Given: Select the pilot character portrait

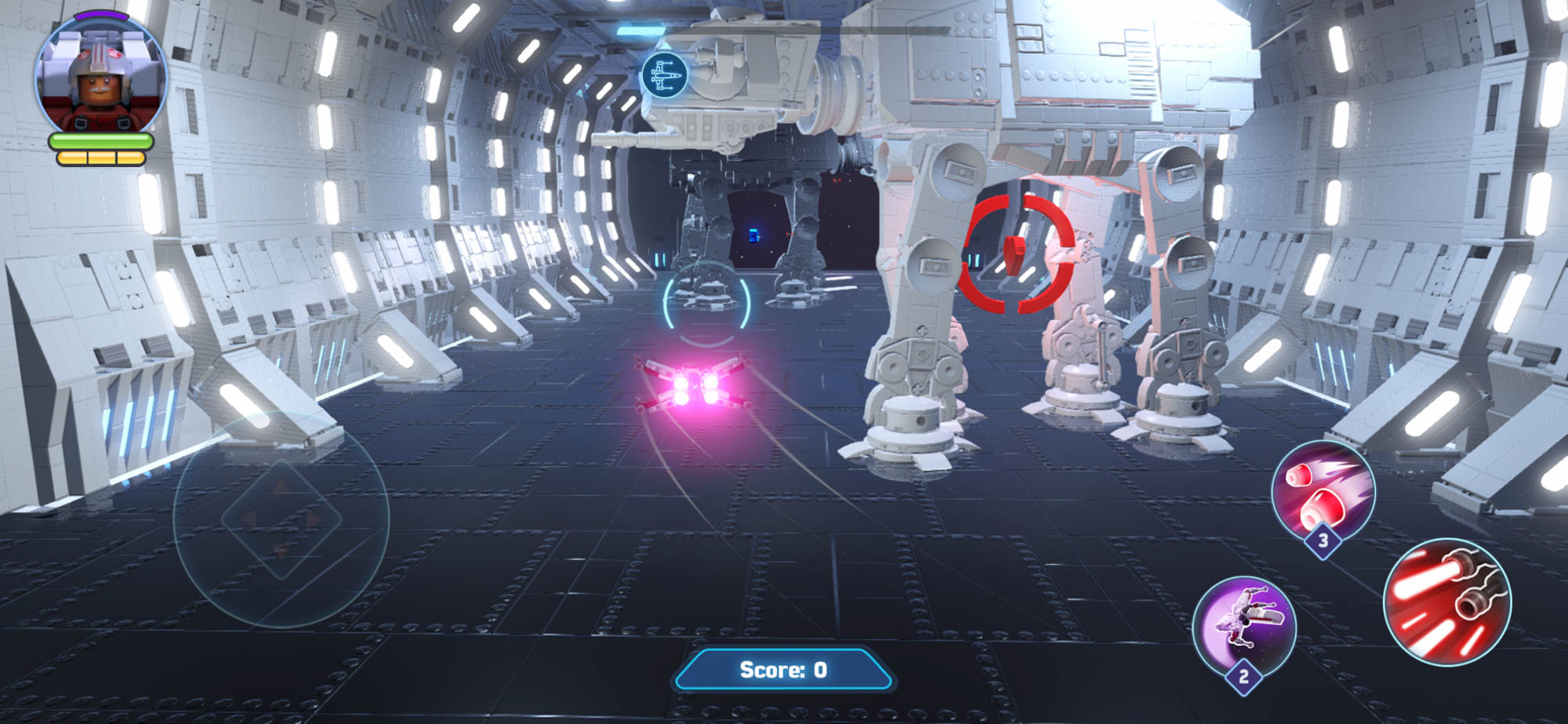Looking at the screenshot, I should (x=100, y=77).
